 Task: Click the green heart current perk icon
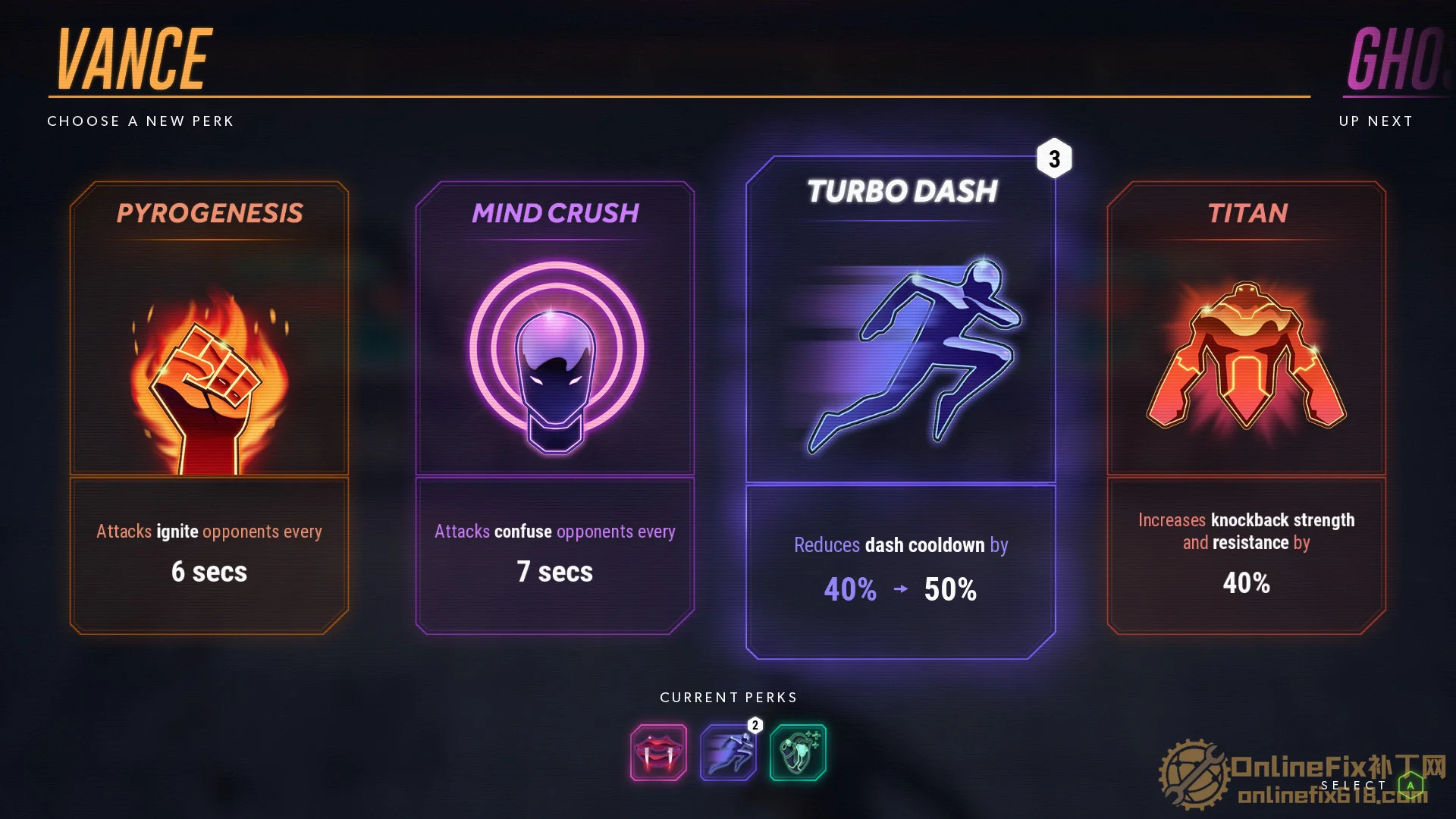(x=798, y=752)
